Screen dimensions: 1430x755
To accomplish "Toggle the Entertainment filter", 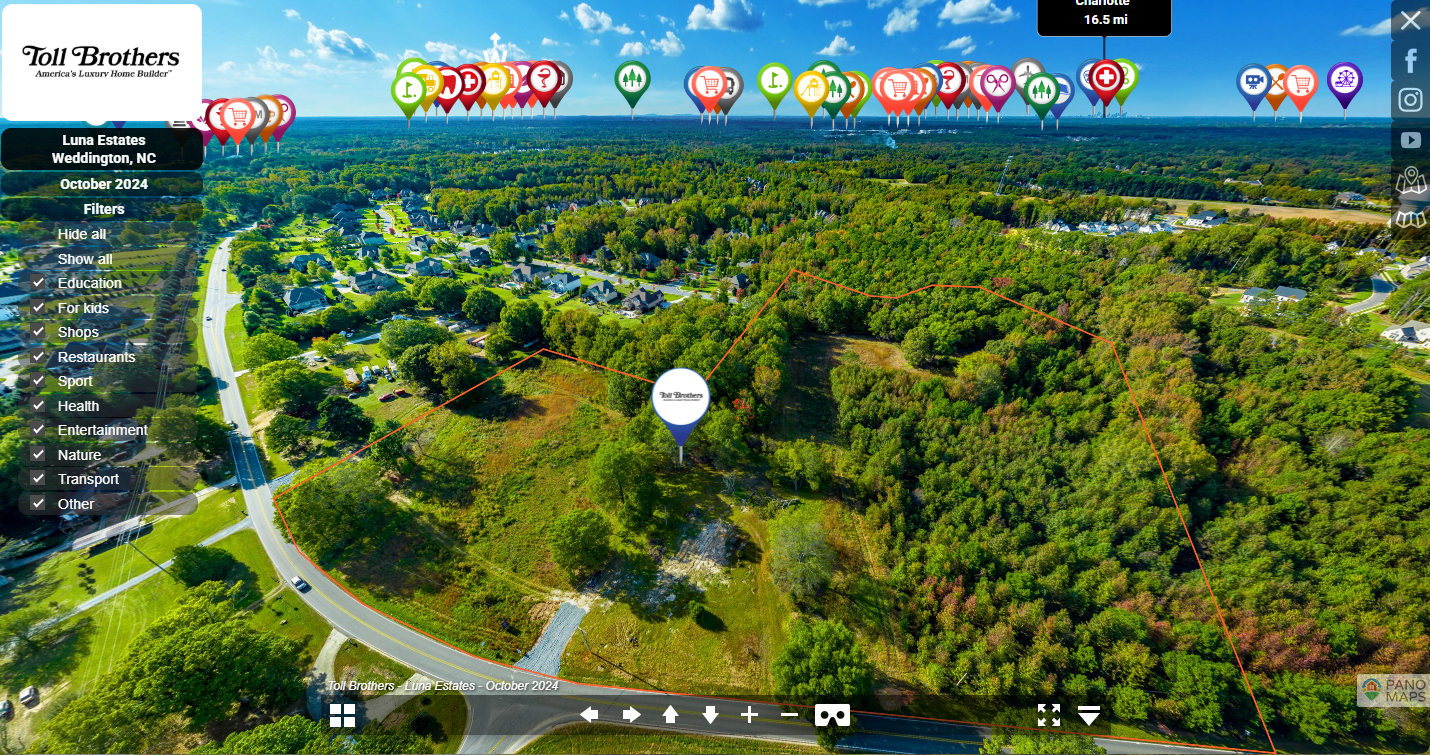I will click(x=39, y=430).
